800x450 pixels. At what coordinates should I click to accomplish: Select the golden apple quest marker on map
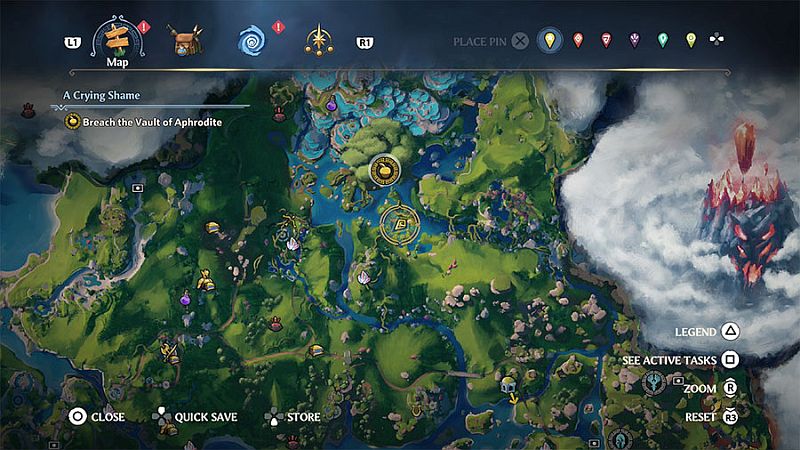[383, 171]
